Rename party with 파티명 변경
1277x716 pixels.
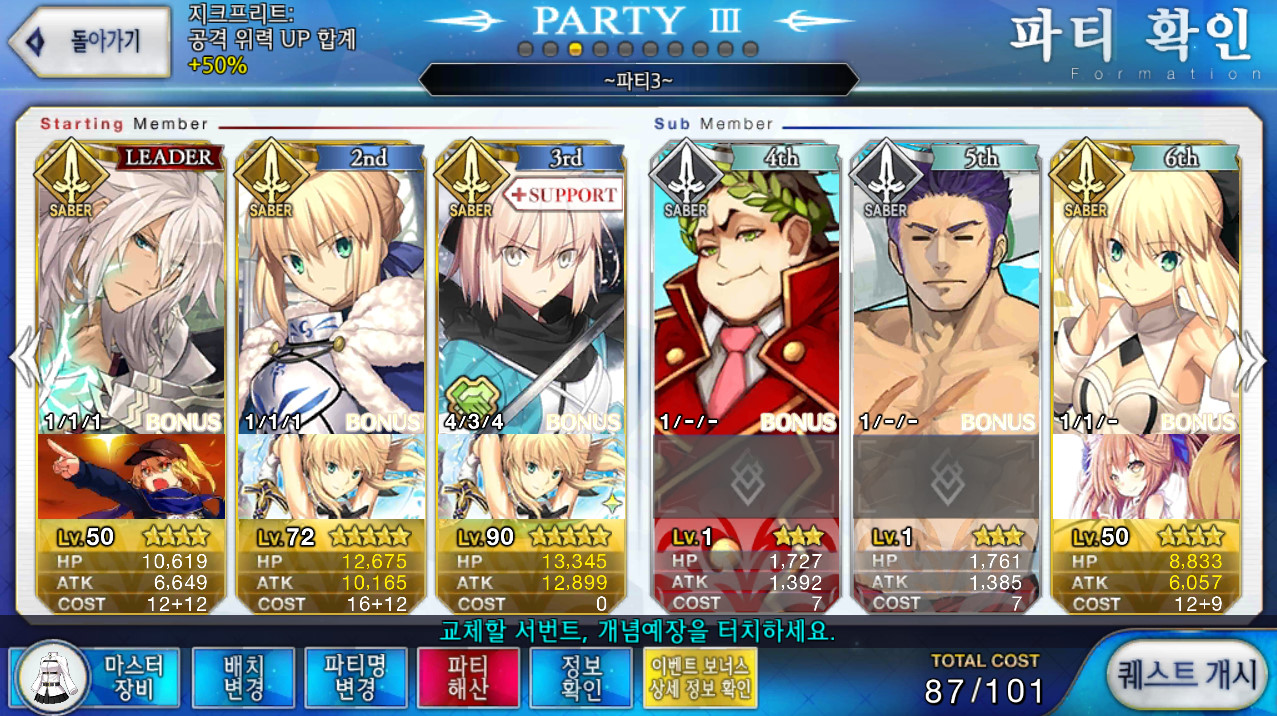click(355, 677)
